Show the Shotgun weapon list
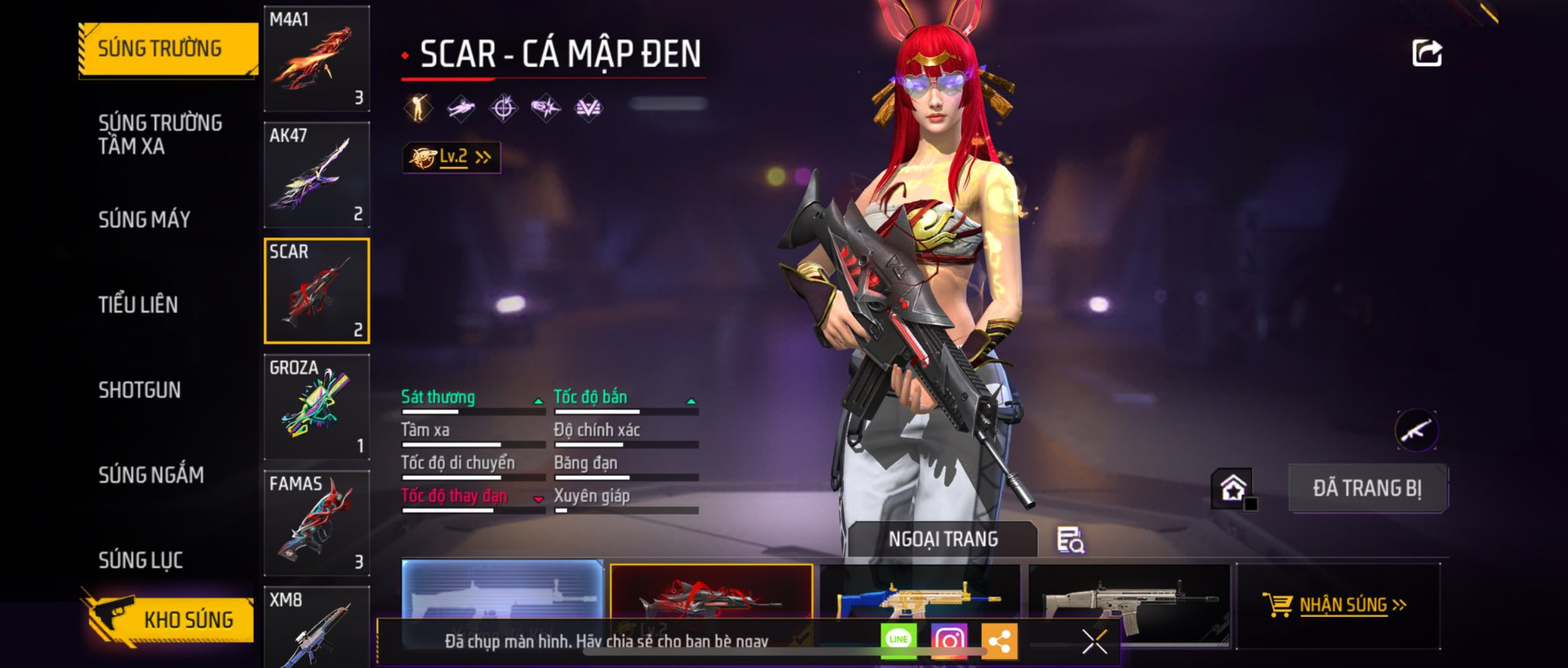The width and height of the screenshot is (1568, 668). pyautogui.click(x=139, y=390)
